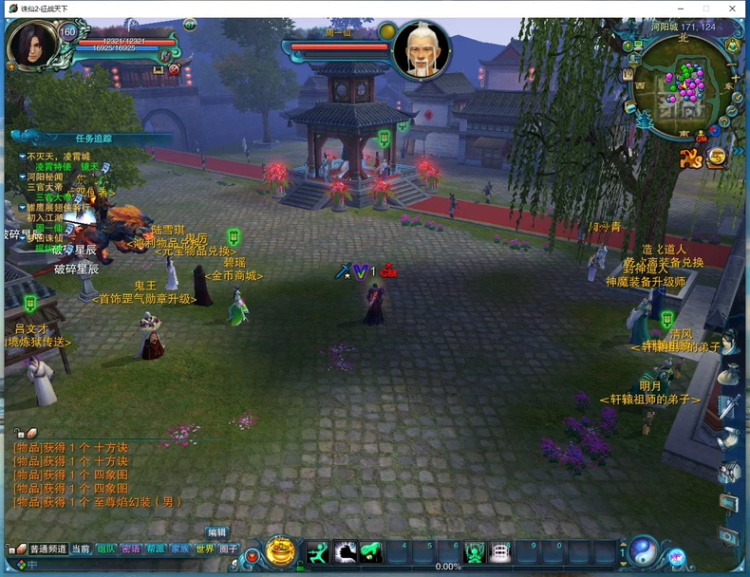The image size is (750, 577).
Task: Select the 队伍 chat channel tab
Action: click(105, 549)
